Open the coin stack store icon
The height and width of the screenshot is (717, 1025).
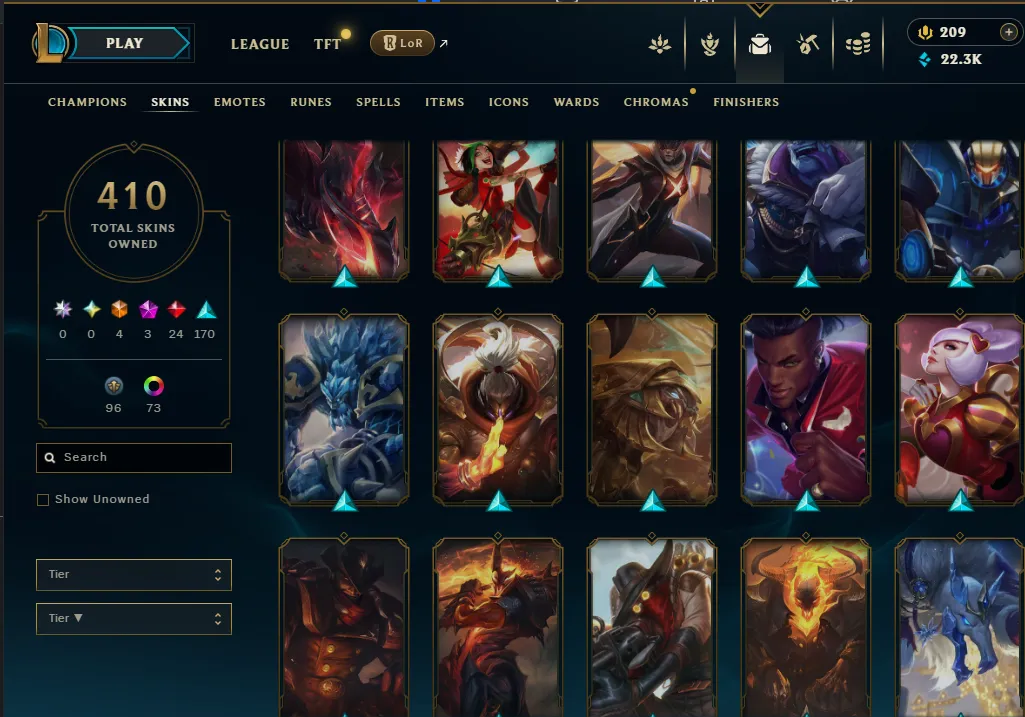[858, 45]
